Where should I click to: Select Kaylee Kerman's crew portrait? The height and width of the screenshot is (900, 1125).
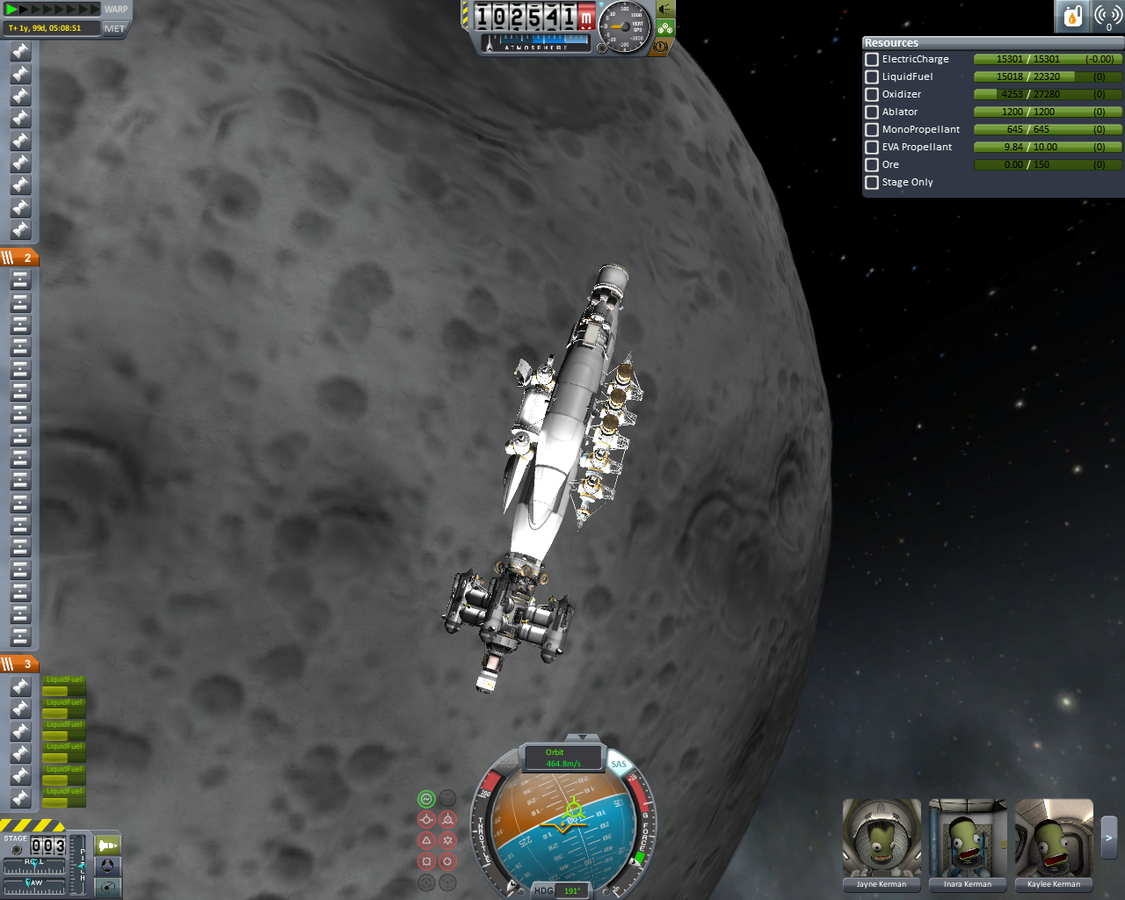pos(1053,838)
